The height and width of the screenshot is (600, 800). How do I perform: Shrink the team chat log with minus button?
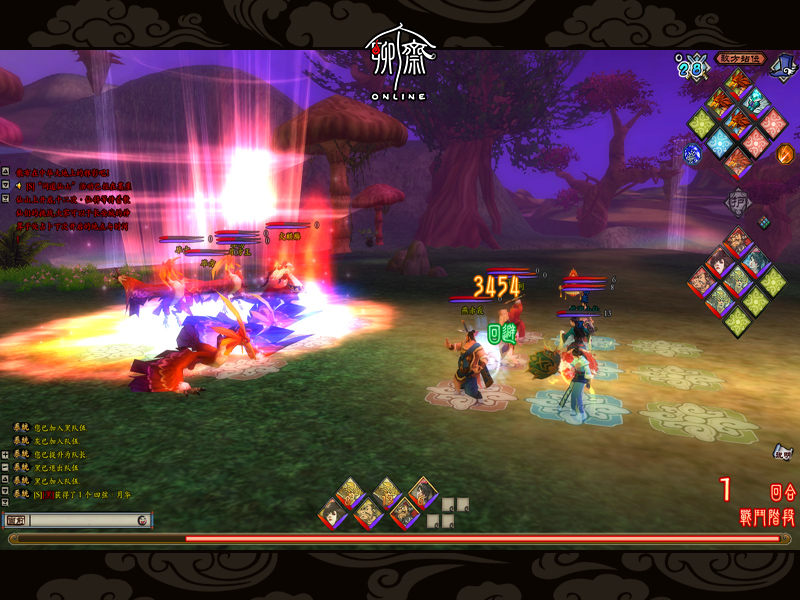[x=5, y=467]
